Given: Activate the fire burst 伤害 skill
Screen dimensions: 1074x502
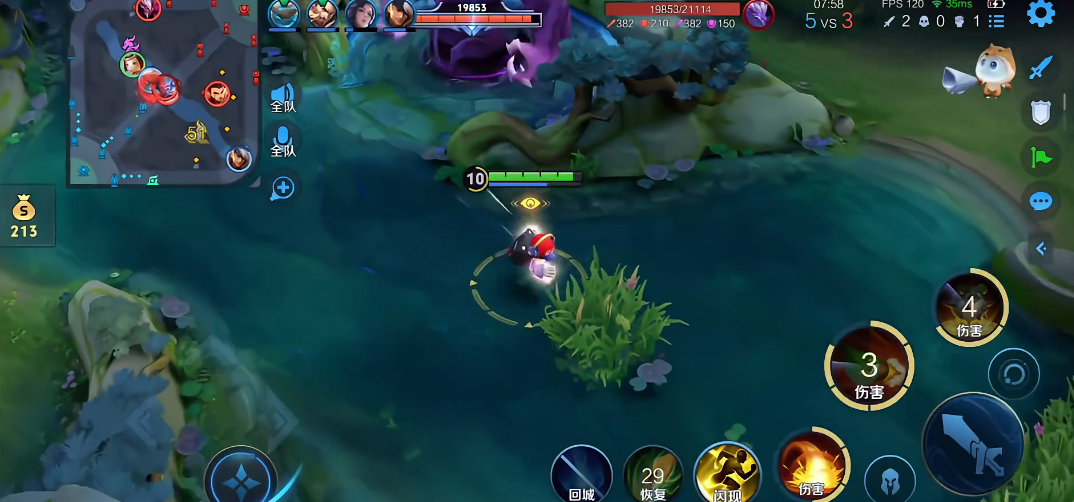Looking at the screenshot, I should pyautogui.click(x=811, y=467).
